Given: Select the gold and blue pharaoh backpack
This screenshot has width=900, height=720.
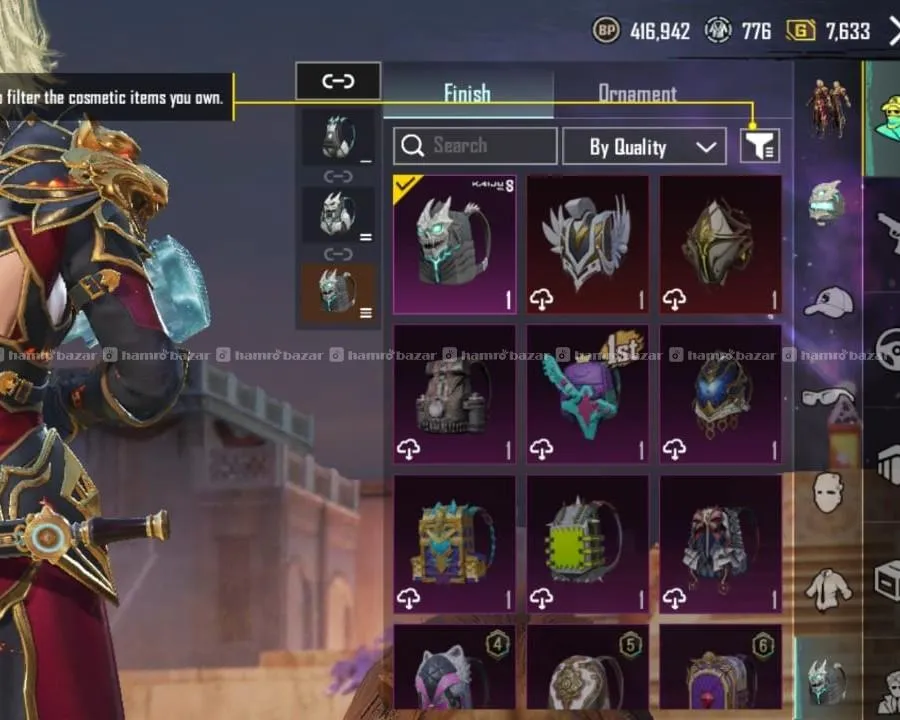Looking at the screenshot, I should pos(454,543).
